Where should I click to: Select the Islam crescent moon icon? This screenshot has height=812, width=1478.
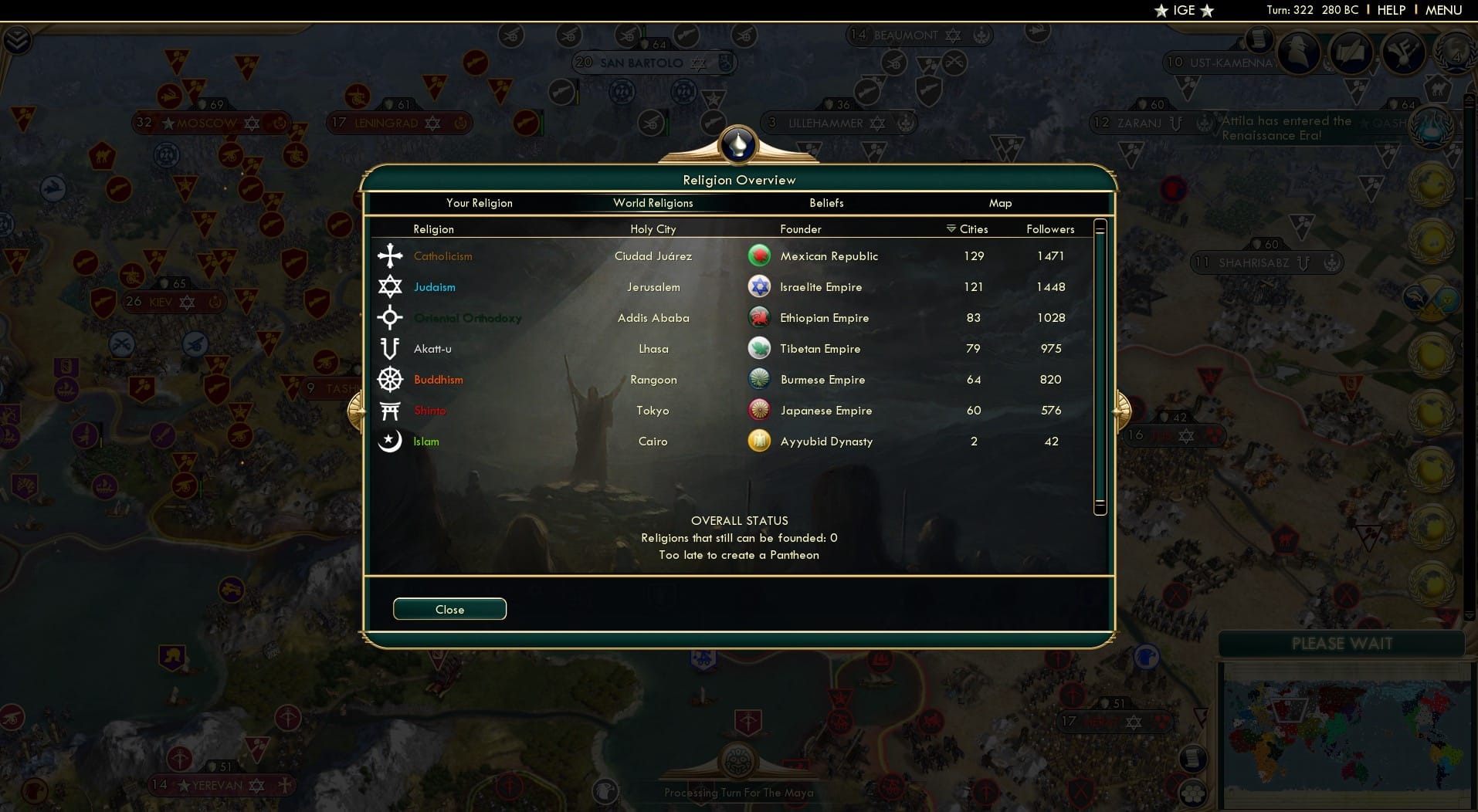[392, 441]
